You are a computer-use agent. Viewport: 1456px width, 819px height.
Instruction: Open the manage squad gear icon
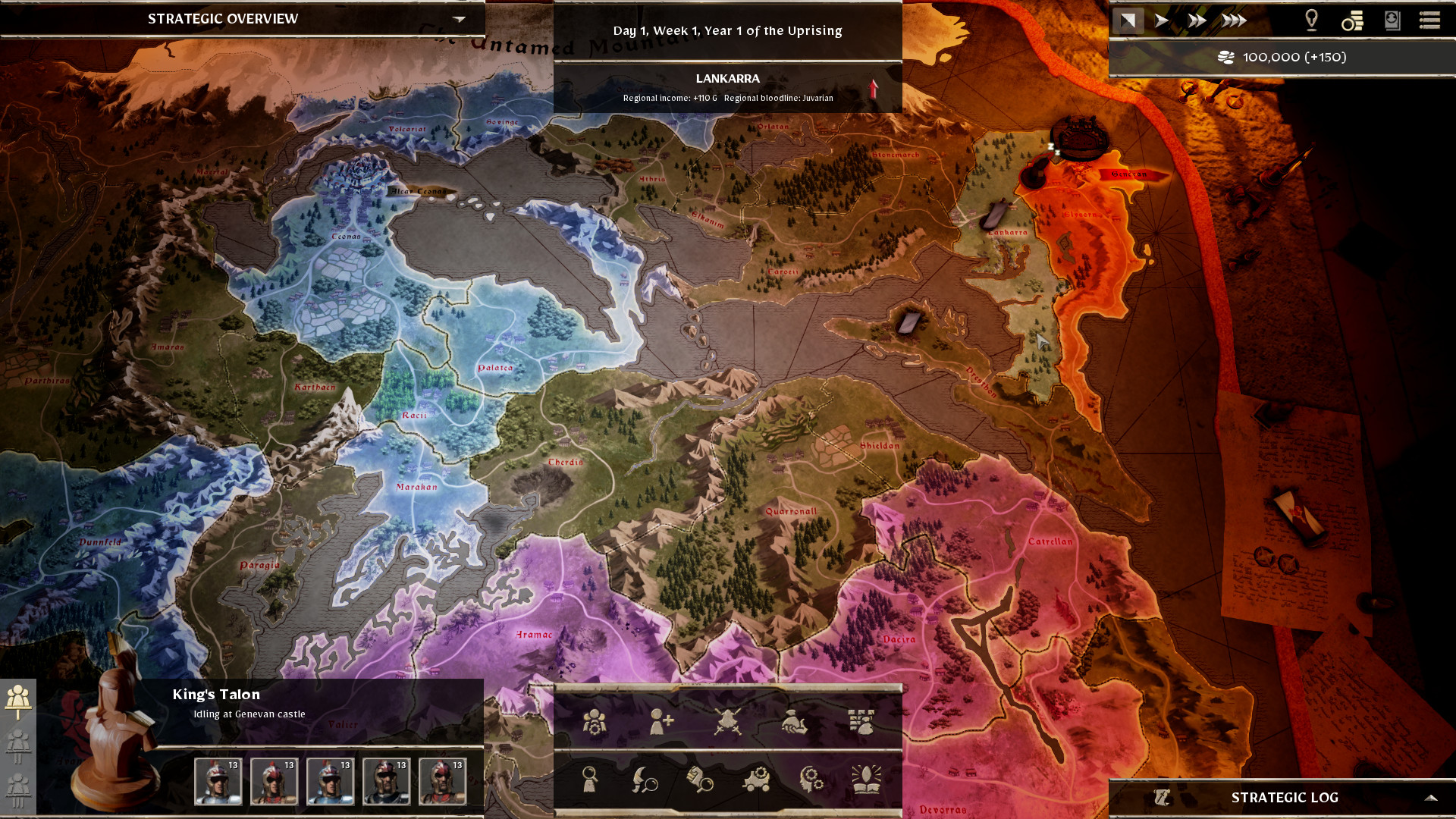click(595, 722)
